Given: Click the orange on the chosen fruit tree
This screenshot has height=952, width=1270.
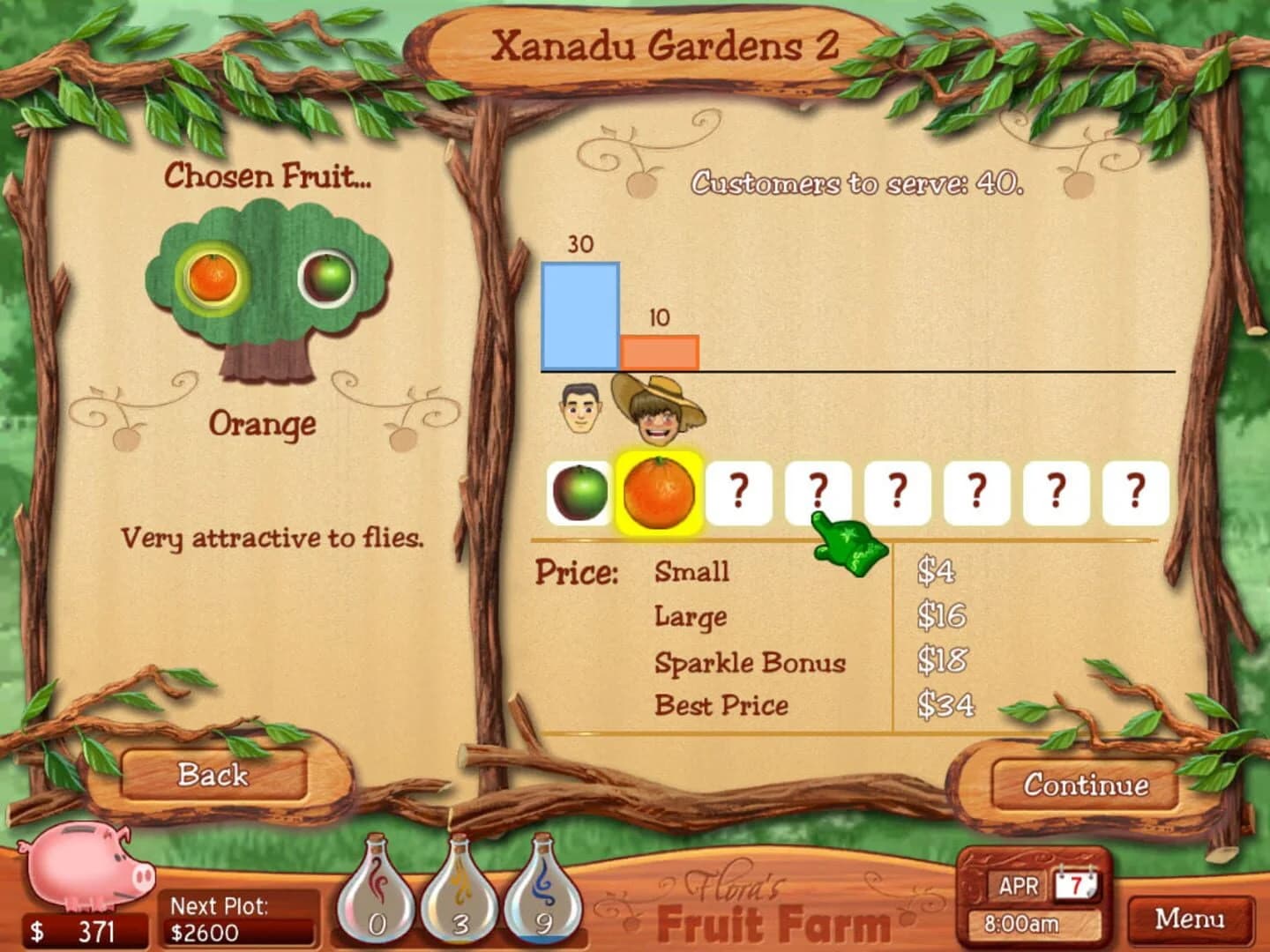Looking at the screenshot, I should [x=211, y=278].
